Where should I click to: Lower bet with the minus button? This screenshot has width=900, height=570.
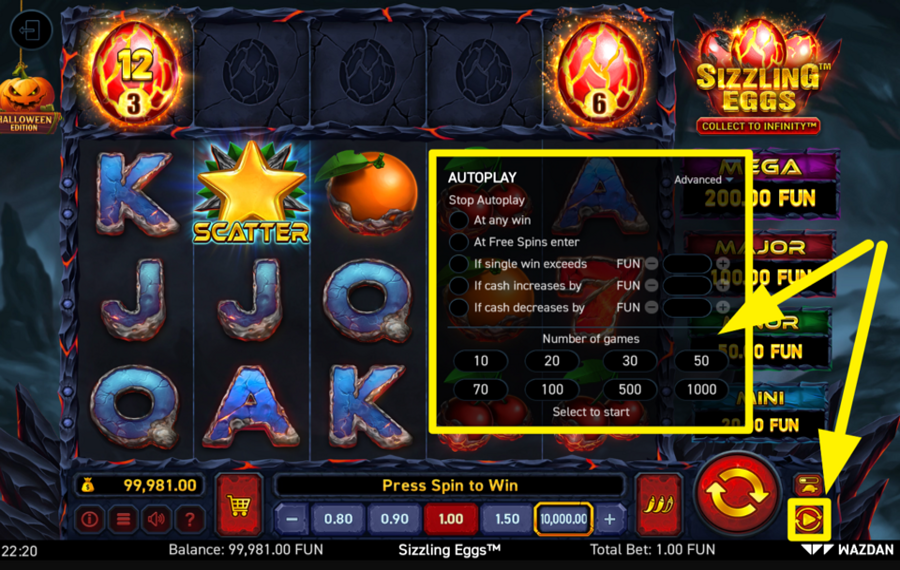pyautogui.click(x=291, y=519)
